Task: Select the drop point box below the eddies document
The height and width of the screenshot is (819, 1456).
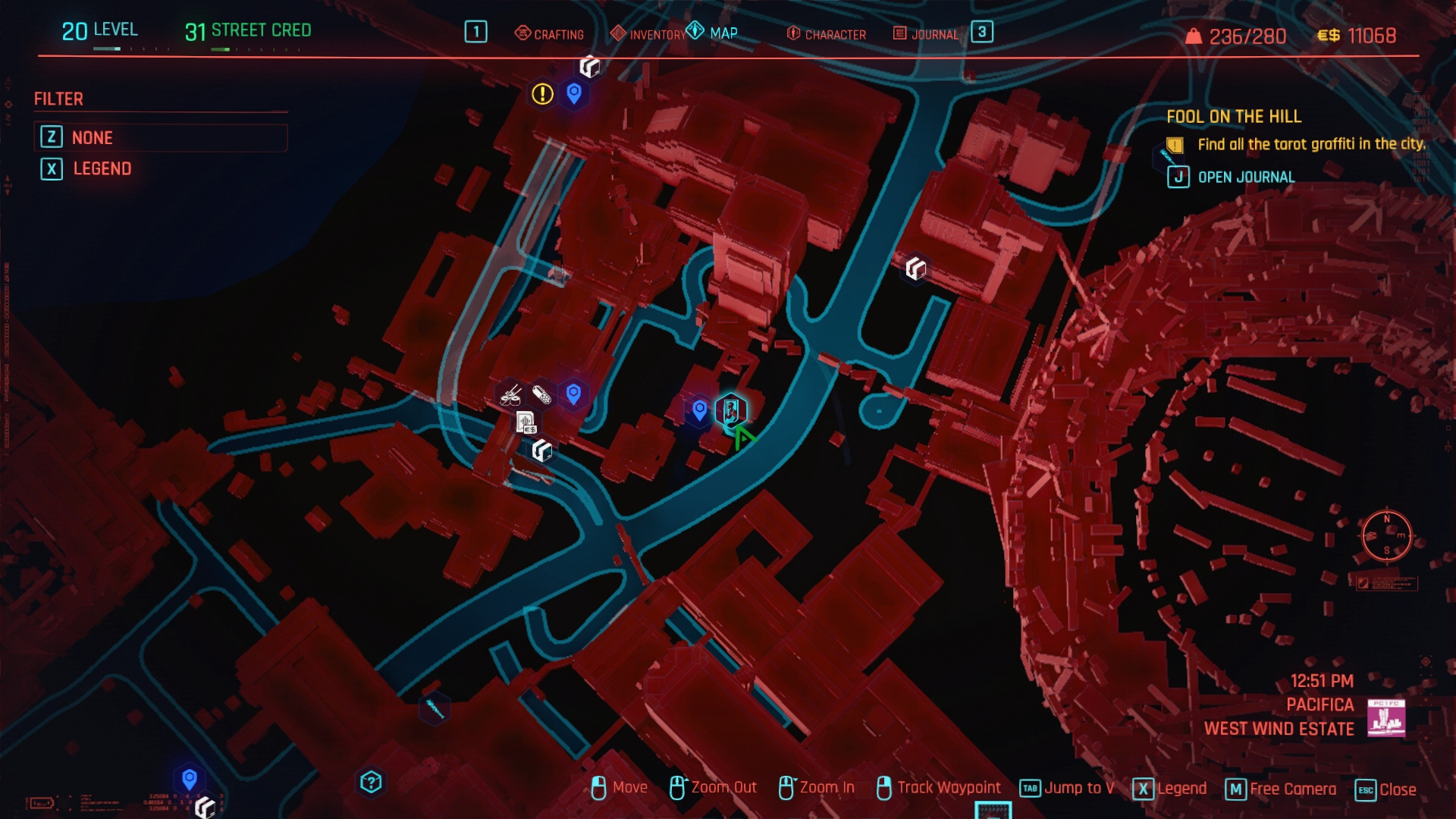Action: click(x=541, y=450)
